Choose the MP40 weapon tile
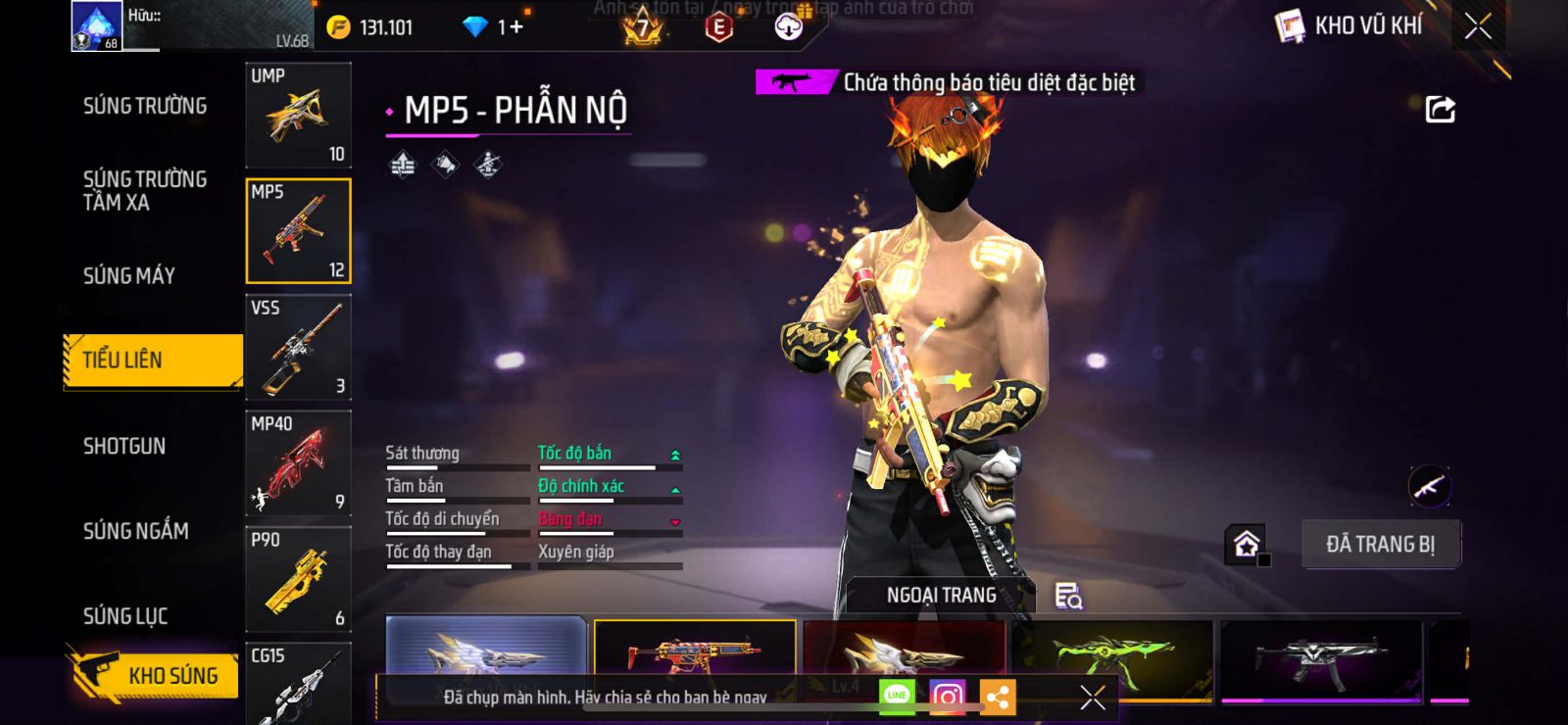1568x725 pixels. pos(298,463)
